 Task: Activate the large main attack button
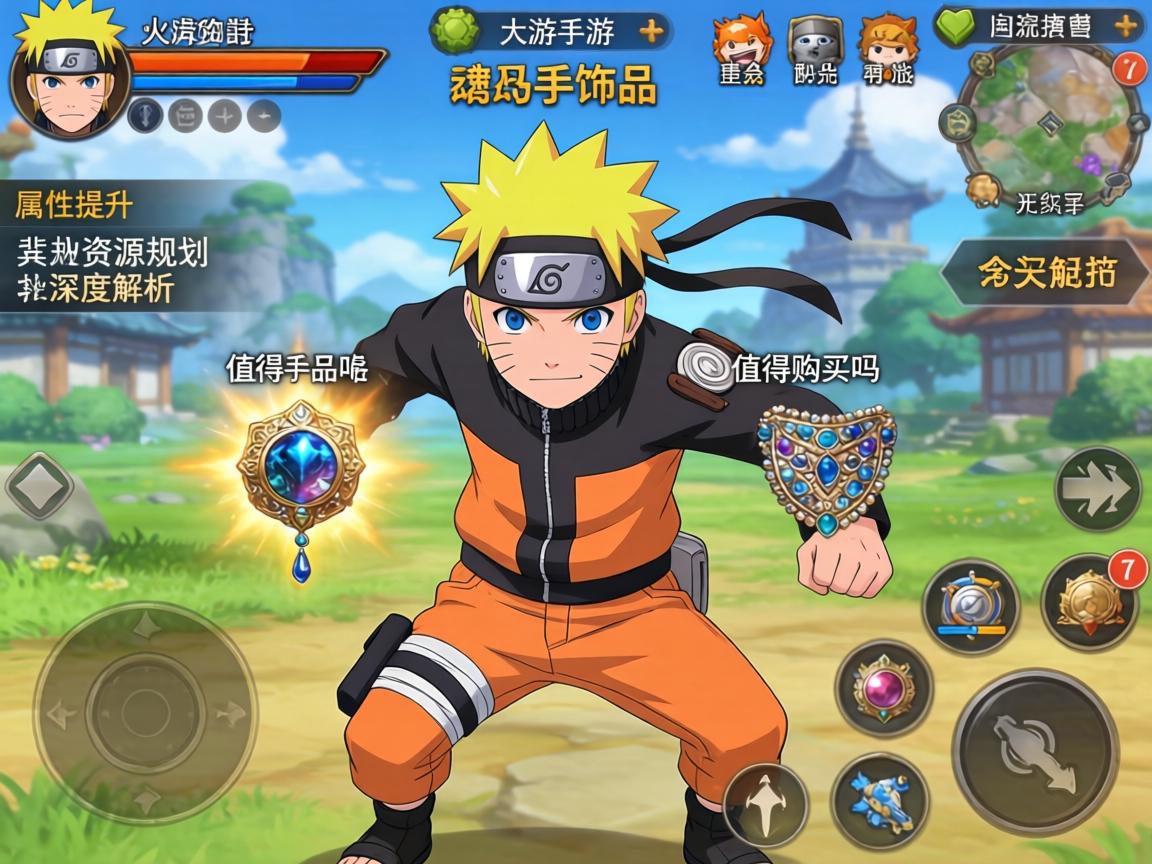(x=1034, y=752)
